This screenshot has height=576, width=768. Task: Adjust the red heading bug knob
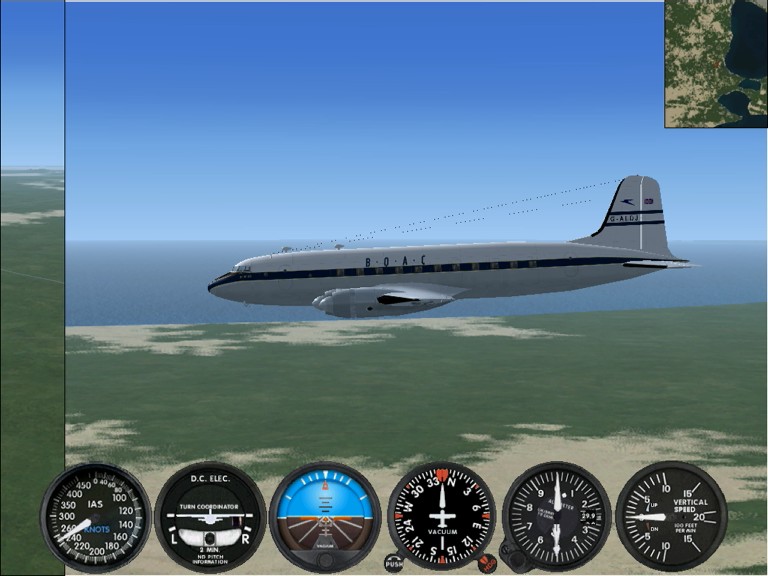[487, 564]
